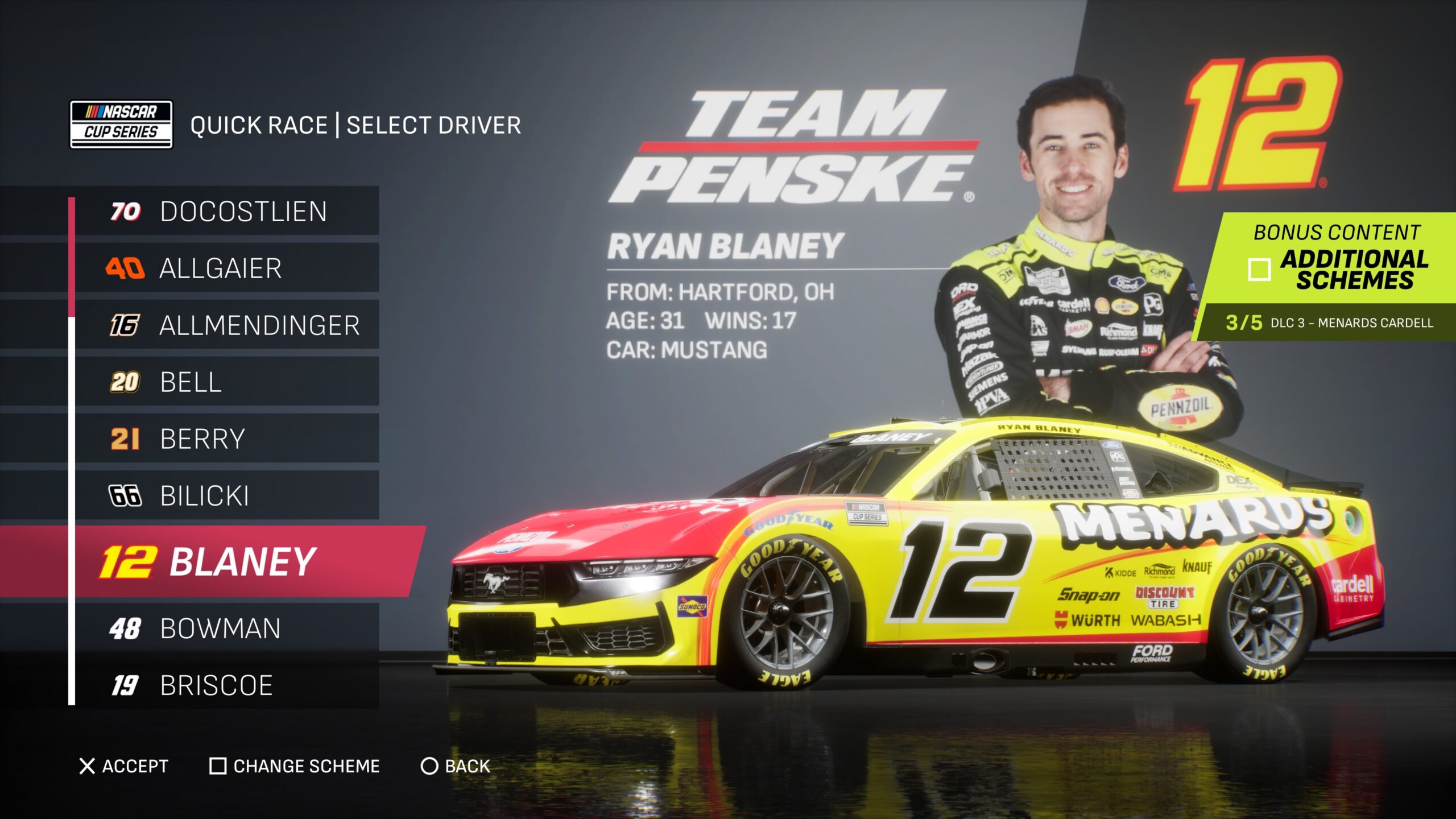The width and height of the screenshot is (1456, 819).
Task: Go back to the previous screen
Action: click(455, 766)
